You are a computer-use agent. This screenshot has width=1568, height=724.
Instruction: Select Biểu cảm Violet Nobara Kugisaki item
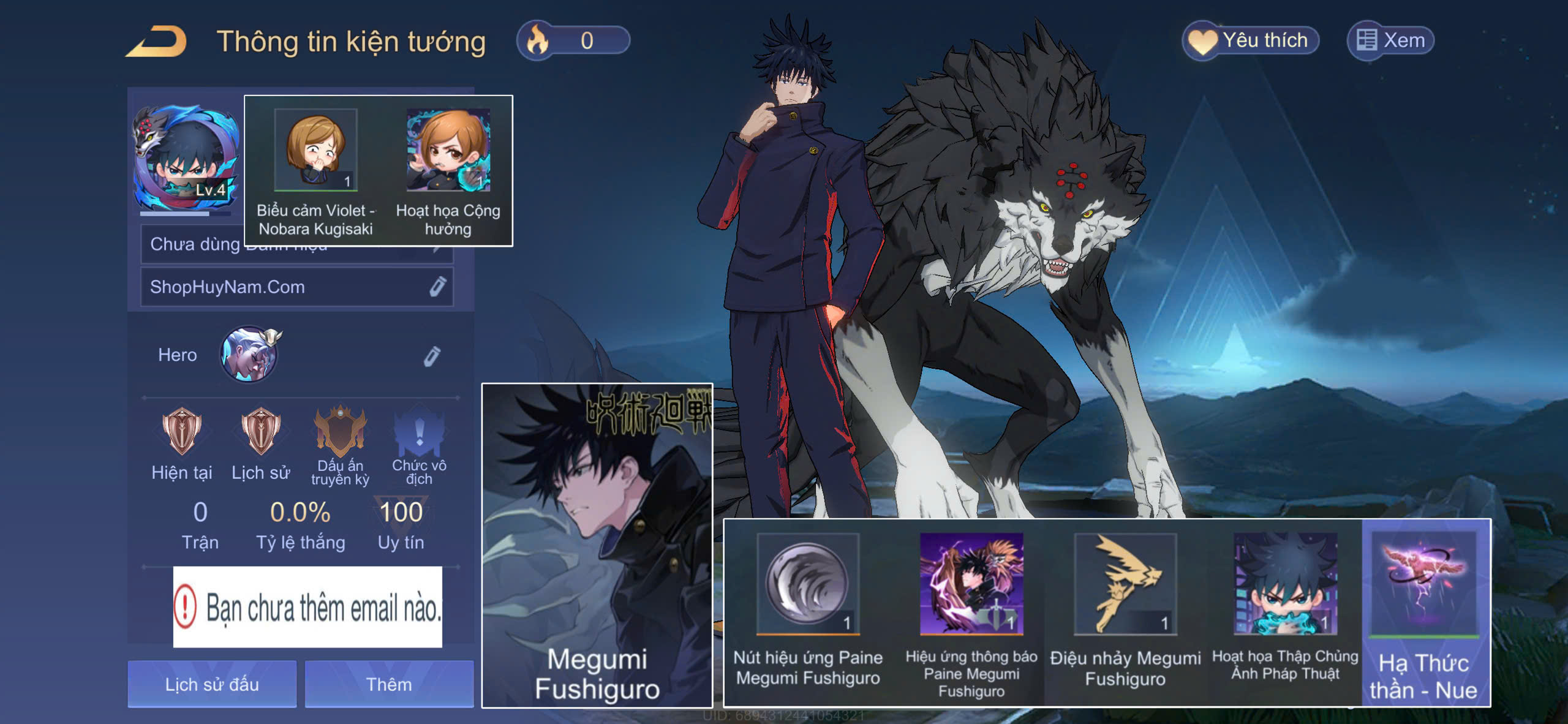click(315, 151)
